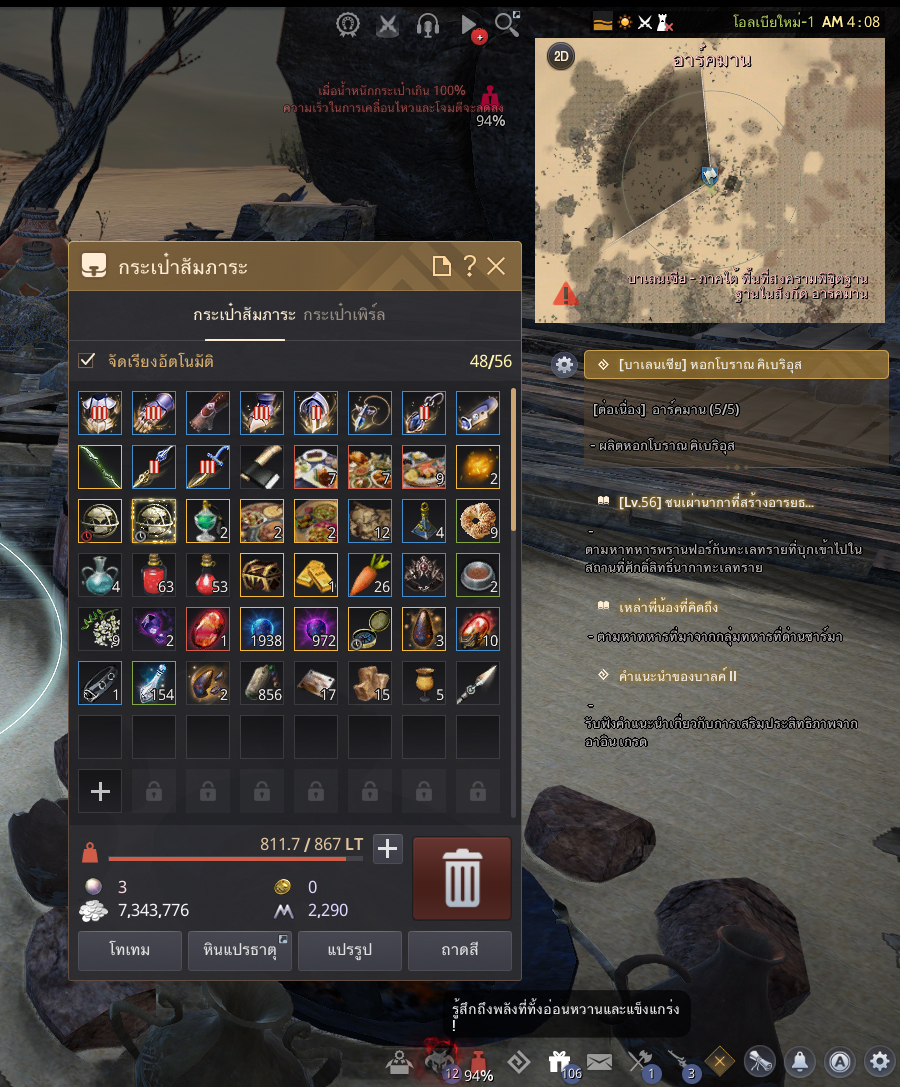Toggle the minimap 2D view button
900x1087 pixels.
click(x=561, y=56)
